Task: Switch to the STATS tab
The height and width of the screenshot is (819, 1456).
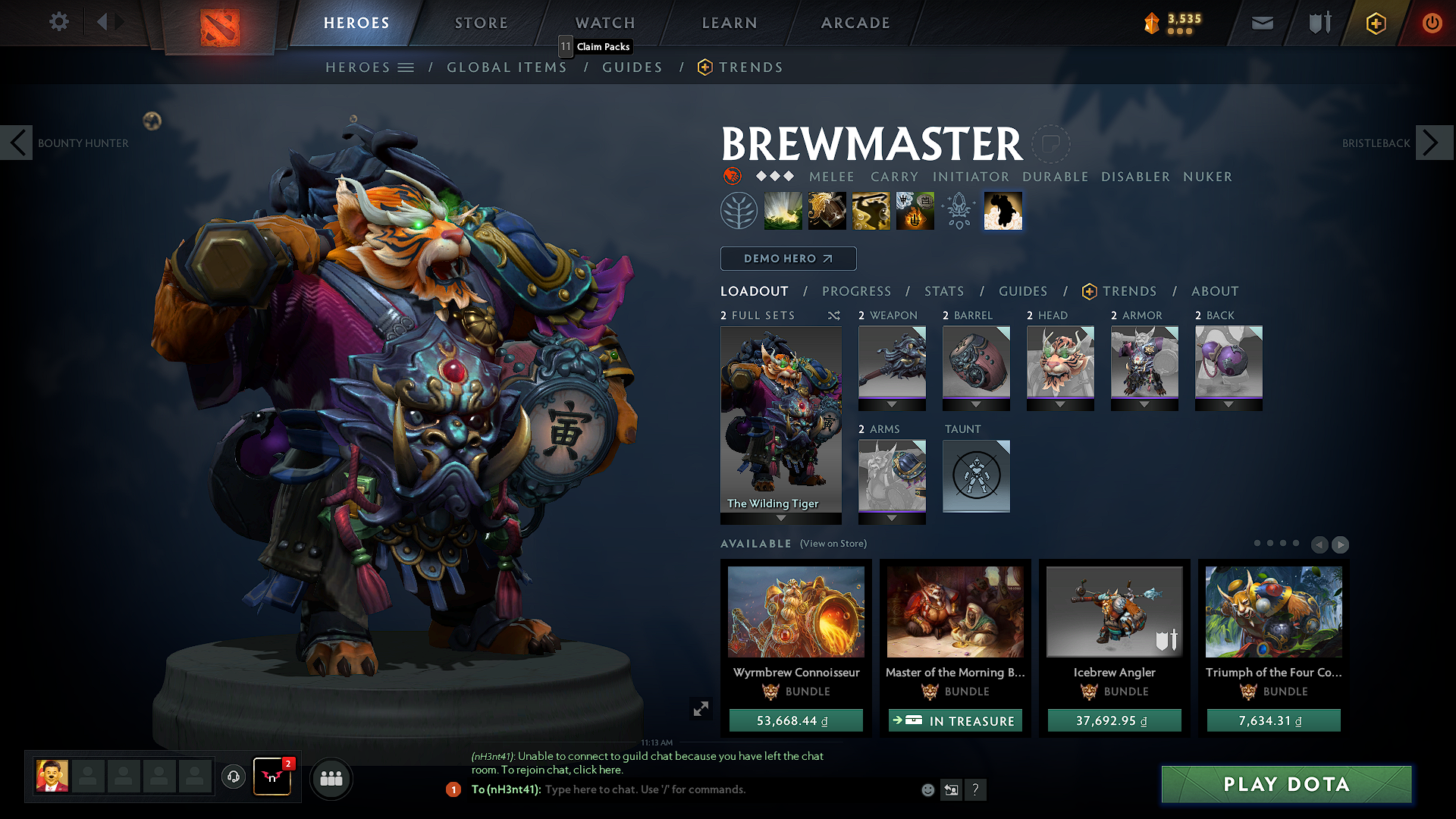Action: click(943, 291)
